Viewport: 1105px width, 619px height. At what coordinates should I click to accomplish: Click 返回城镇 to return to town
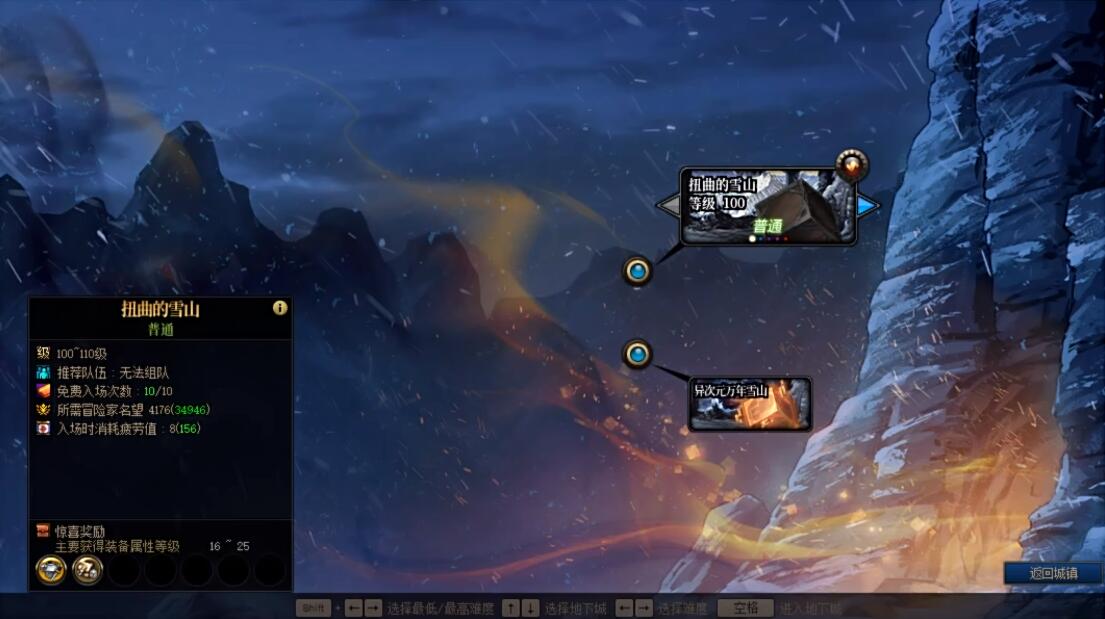pyautogui.click(x=1053, y=573)
